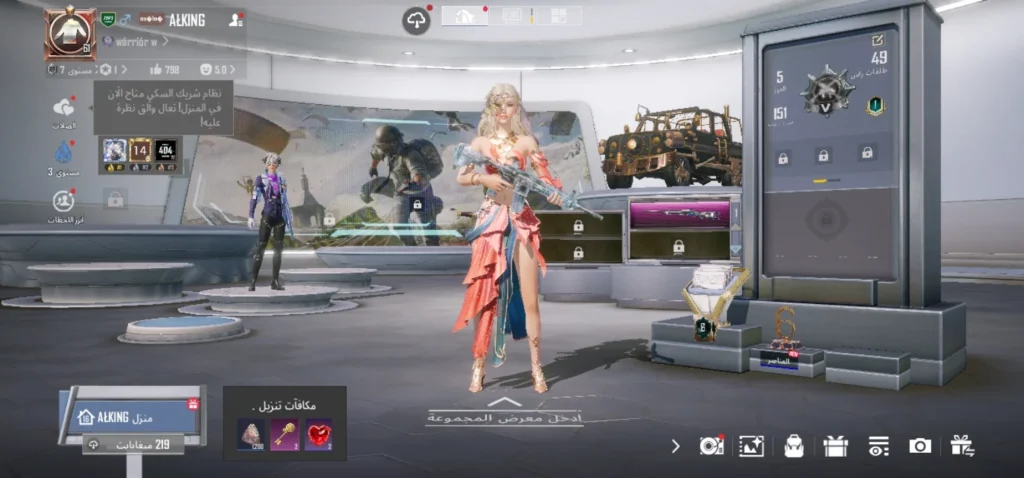Expand the bottom toolbar arrow
The height and width of the screenshot is (478, 1024).
[x=676, y=446]
